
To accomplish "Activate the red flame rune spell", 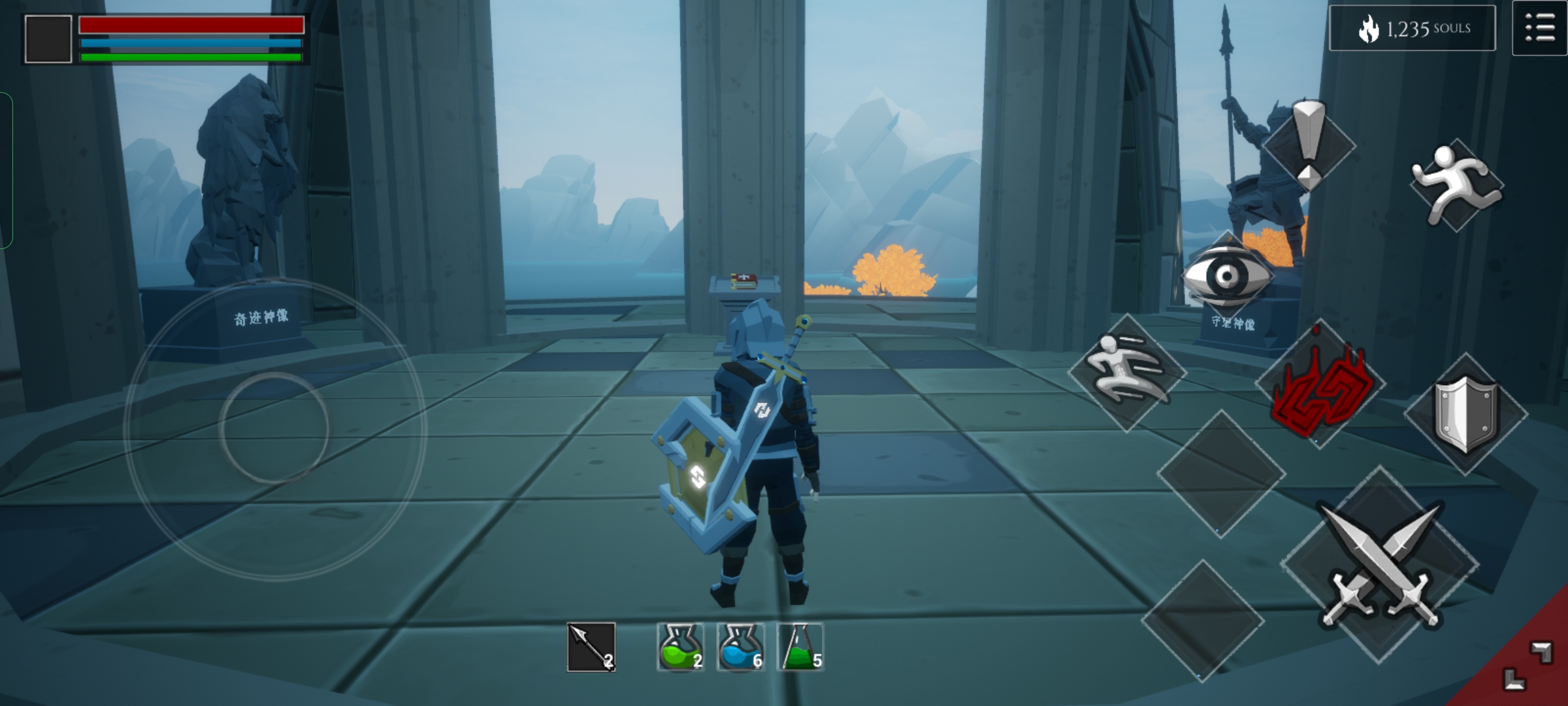I will pyautogui.click(x=1320, y=386).
